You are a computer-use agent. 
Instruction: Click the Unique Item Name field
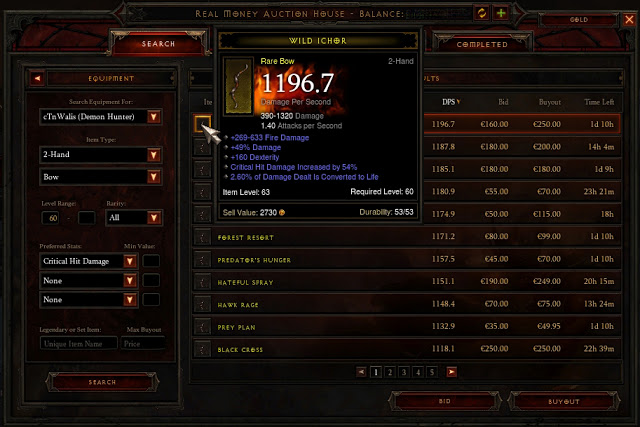78,343
